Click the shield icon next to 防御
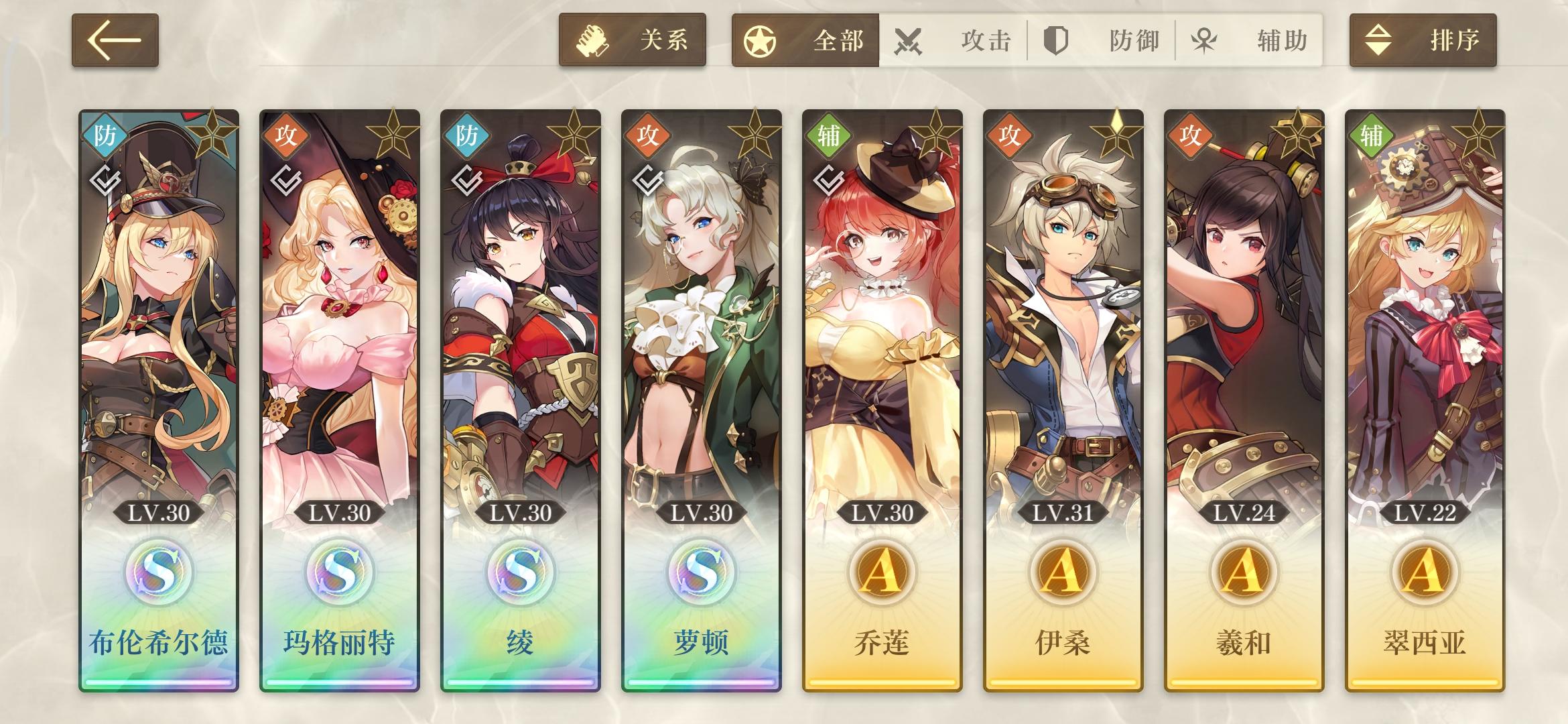Image resolution: width=1568 pixels, height=724 pixels. pyautogui.click(x=1056, y=40)
